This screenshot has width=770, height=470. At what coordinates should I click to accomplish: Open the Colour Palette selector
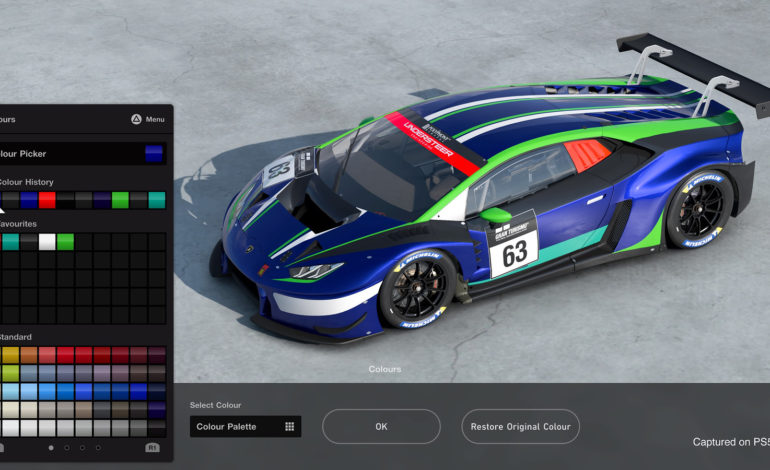pos(245,426)
